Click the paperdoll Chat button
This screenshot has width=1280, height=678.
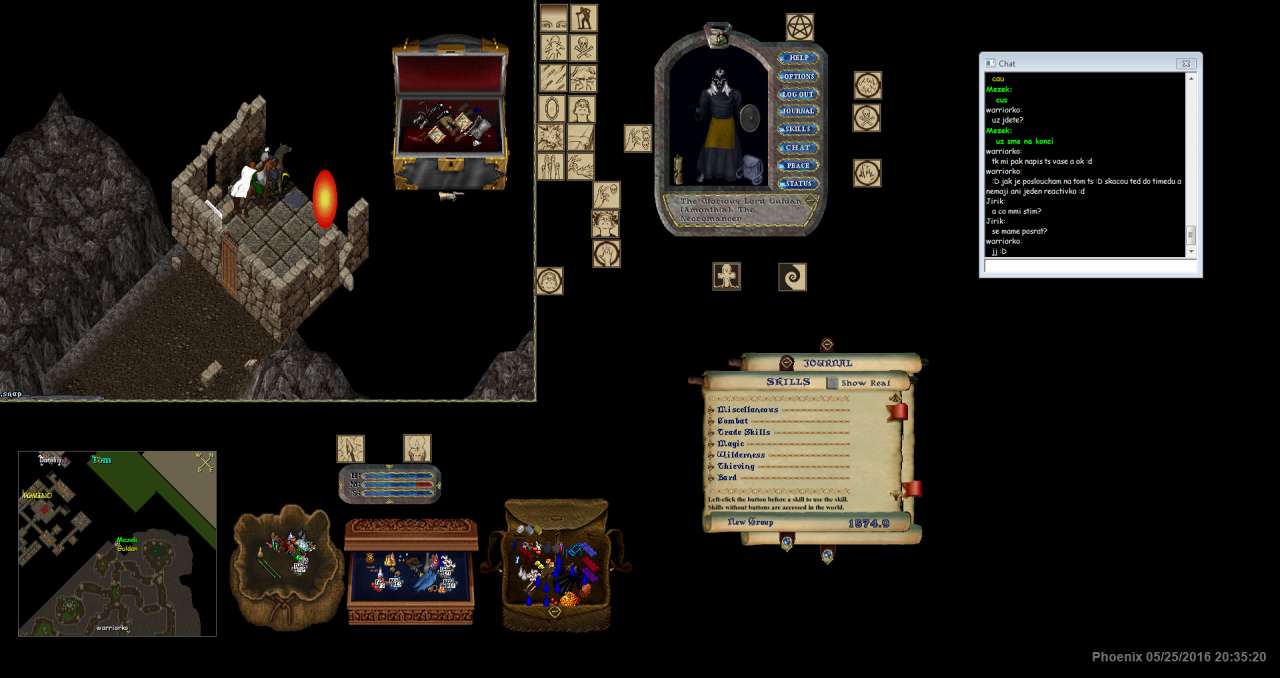coord(798,147)
